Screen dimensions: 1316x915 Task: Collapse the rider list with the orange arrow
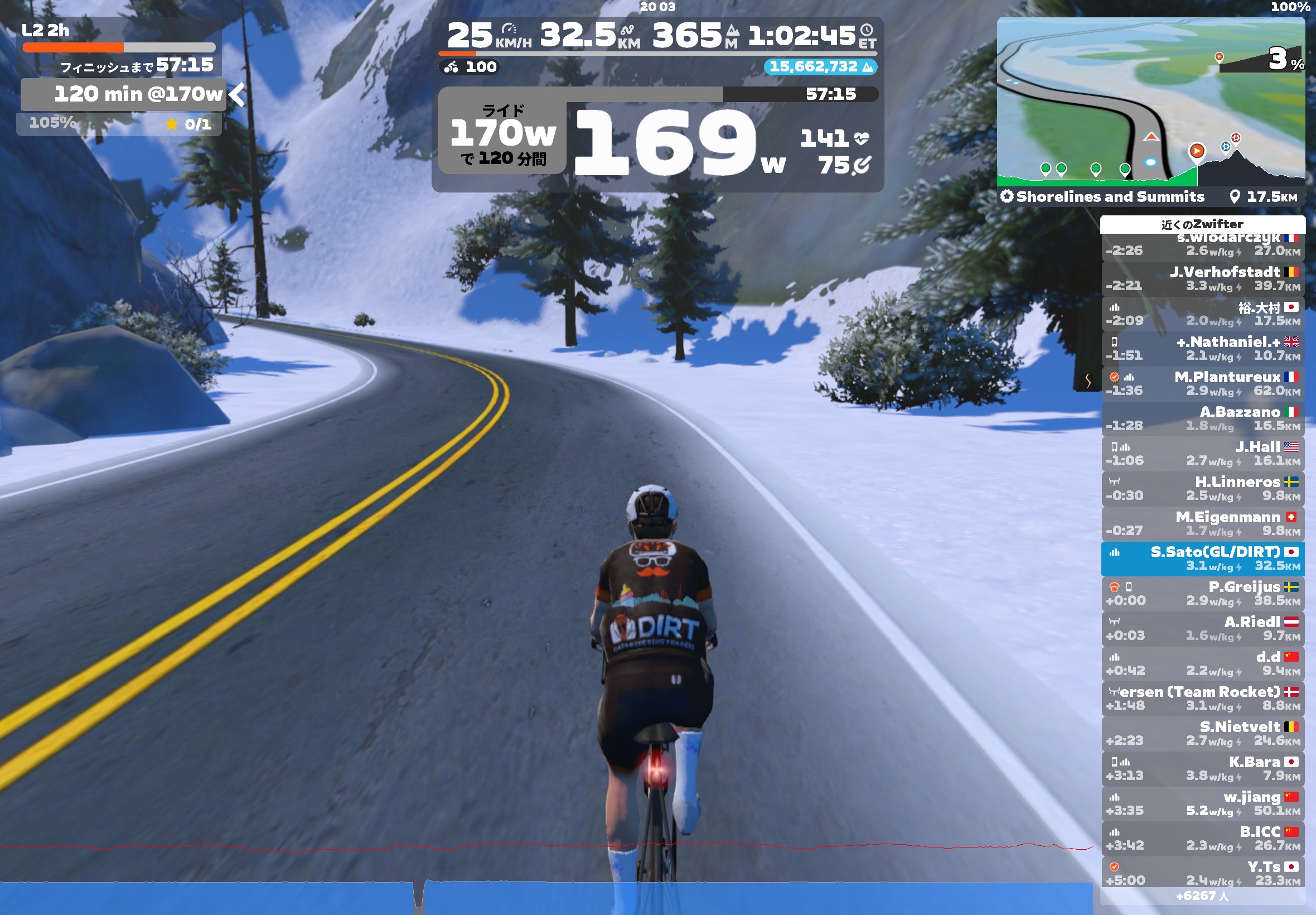(x=1087, y=380)
